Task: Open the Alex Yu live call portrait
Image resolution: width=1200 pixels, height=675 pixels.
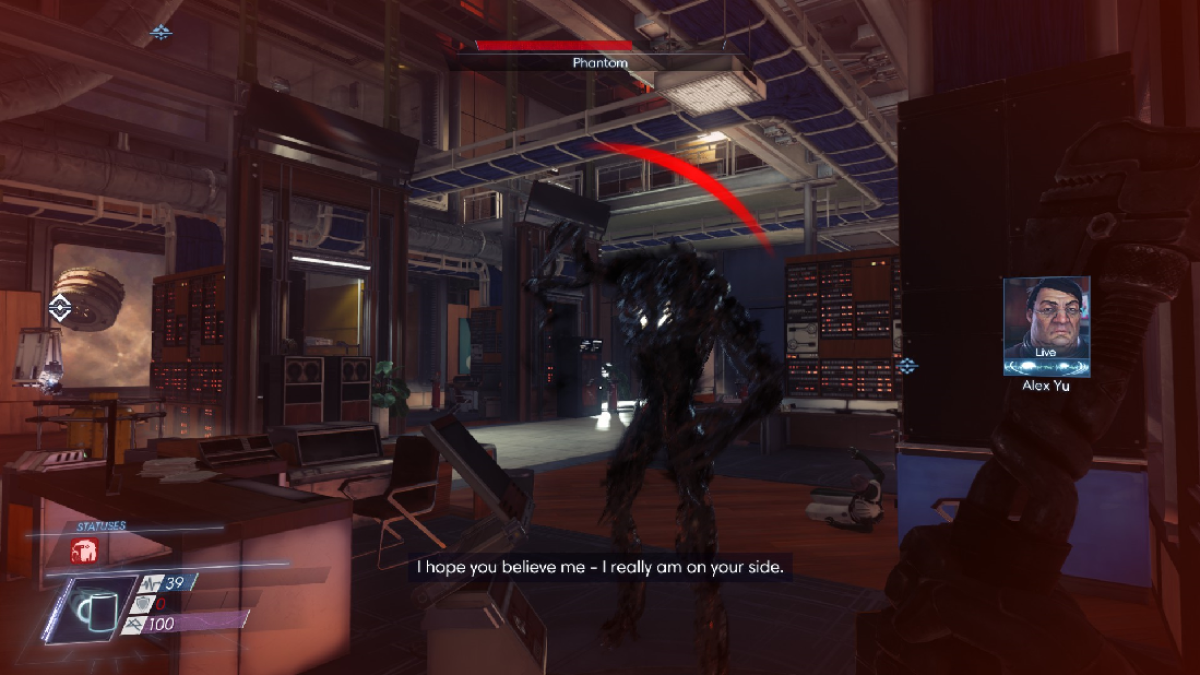Action: tap(1046, 326)
